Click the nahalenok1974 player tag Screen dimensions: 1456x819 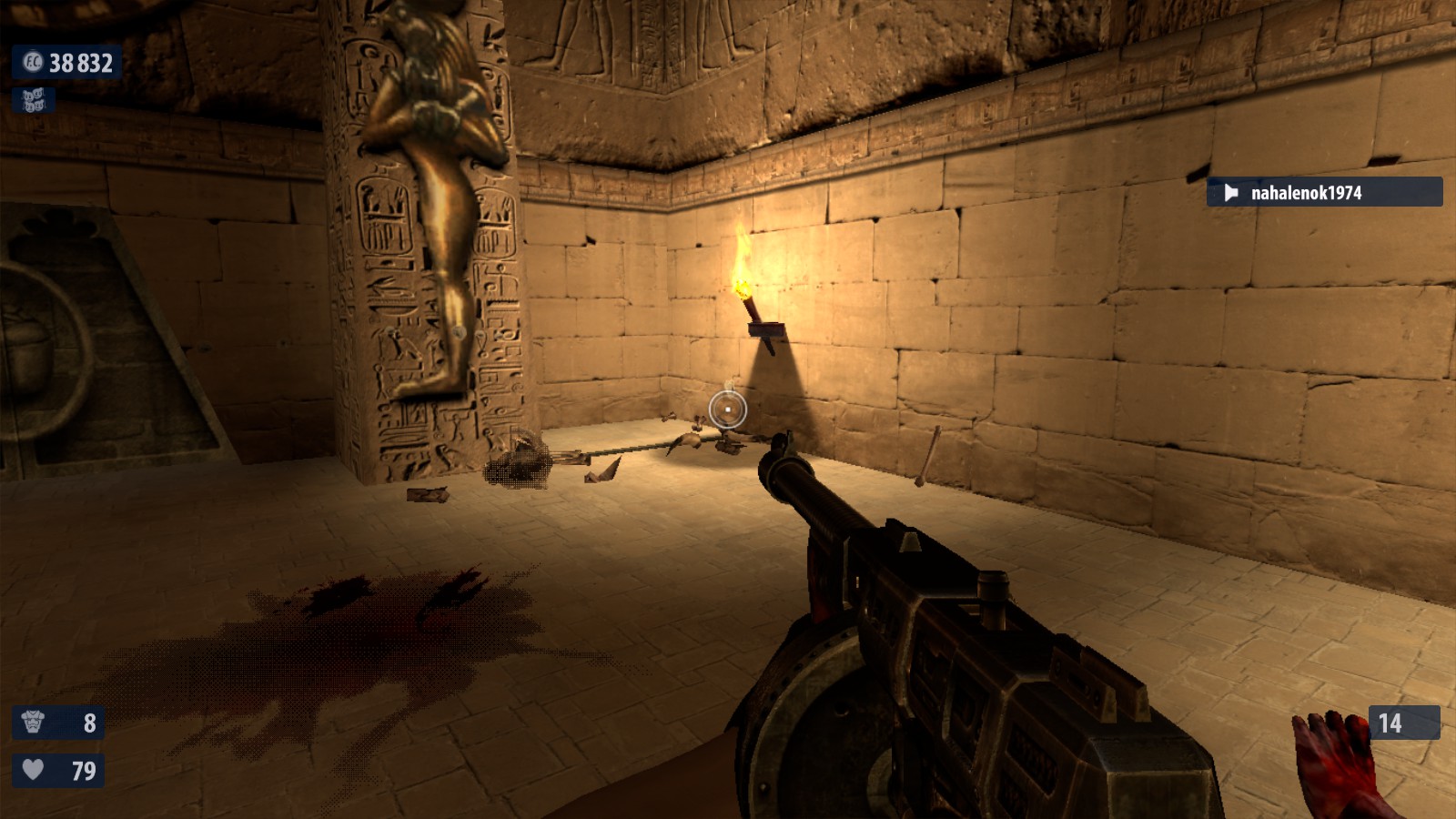(x=1323, y=192)
